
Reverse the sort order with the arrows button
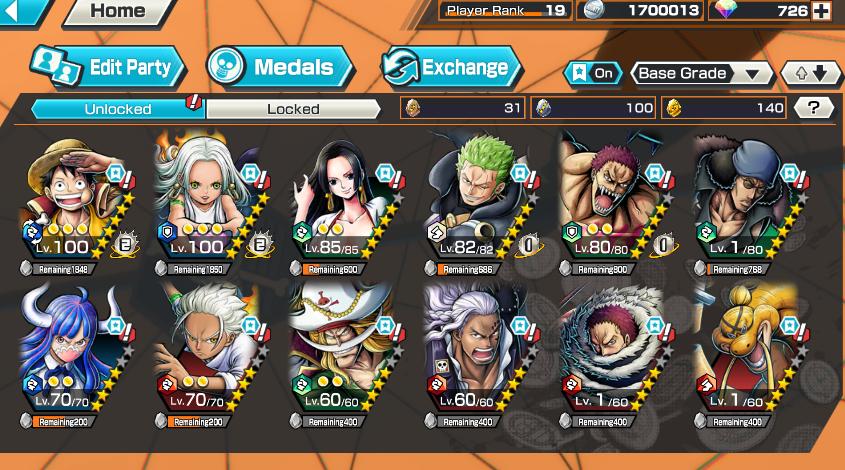tap(809, 73)
